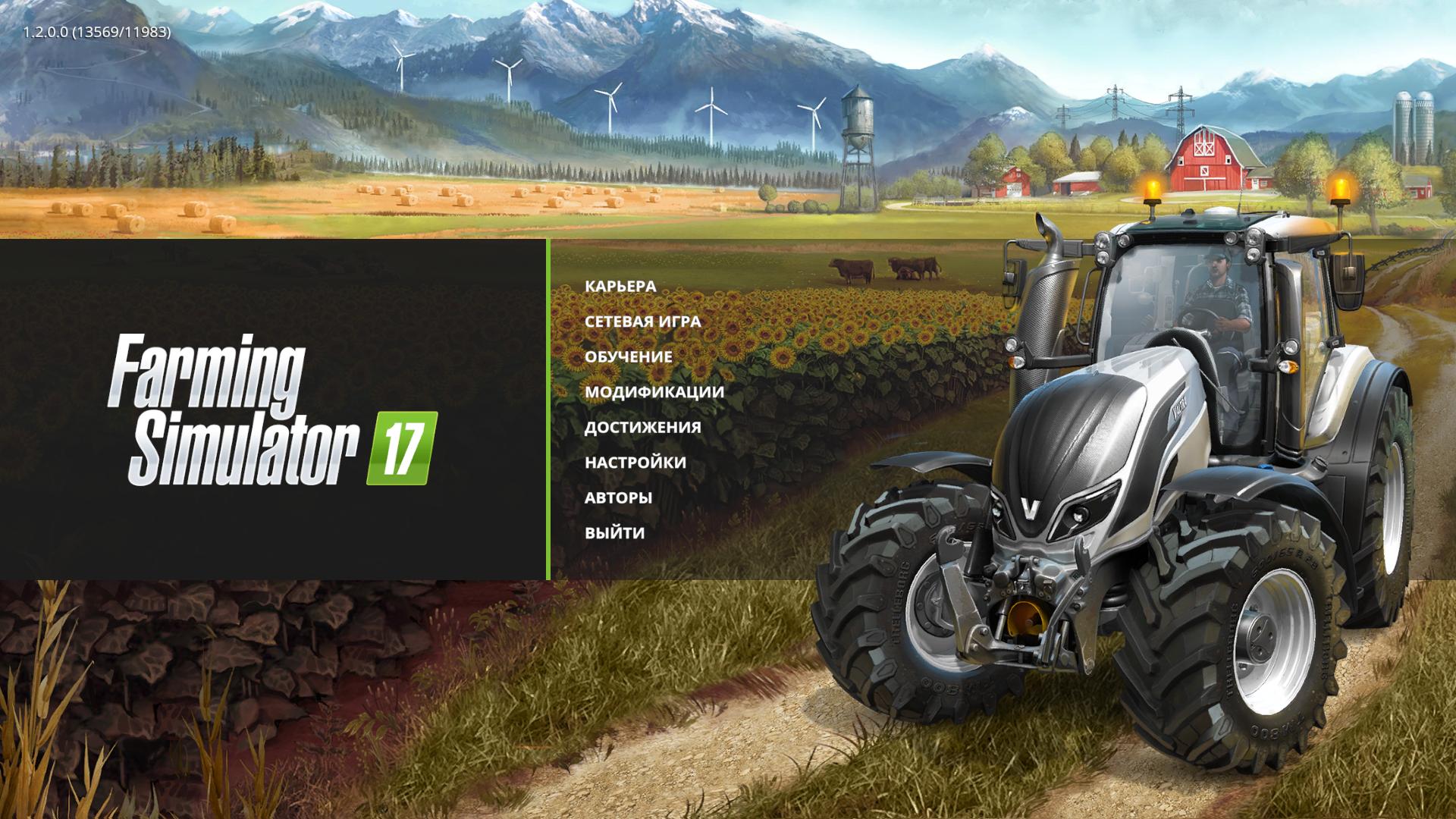Open МОДИФИКАЦИИ to browse mods

point(652,393)
